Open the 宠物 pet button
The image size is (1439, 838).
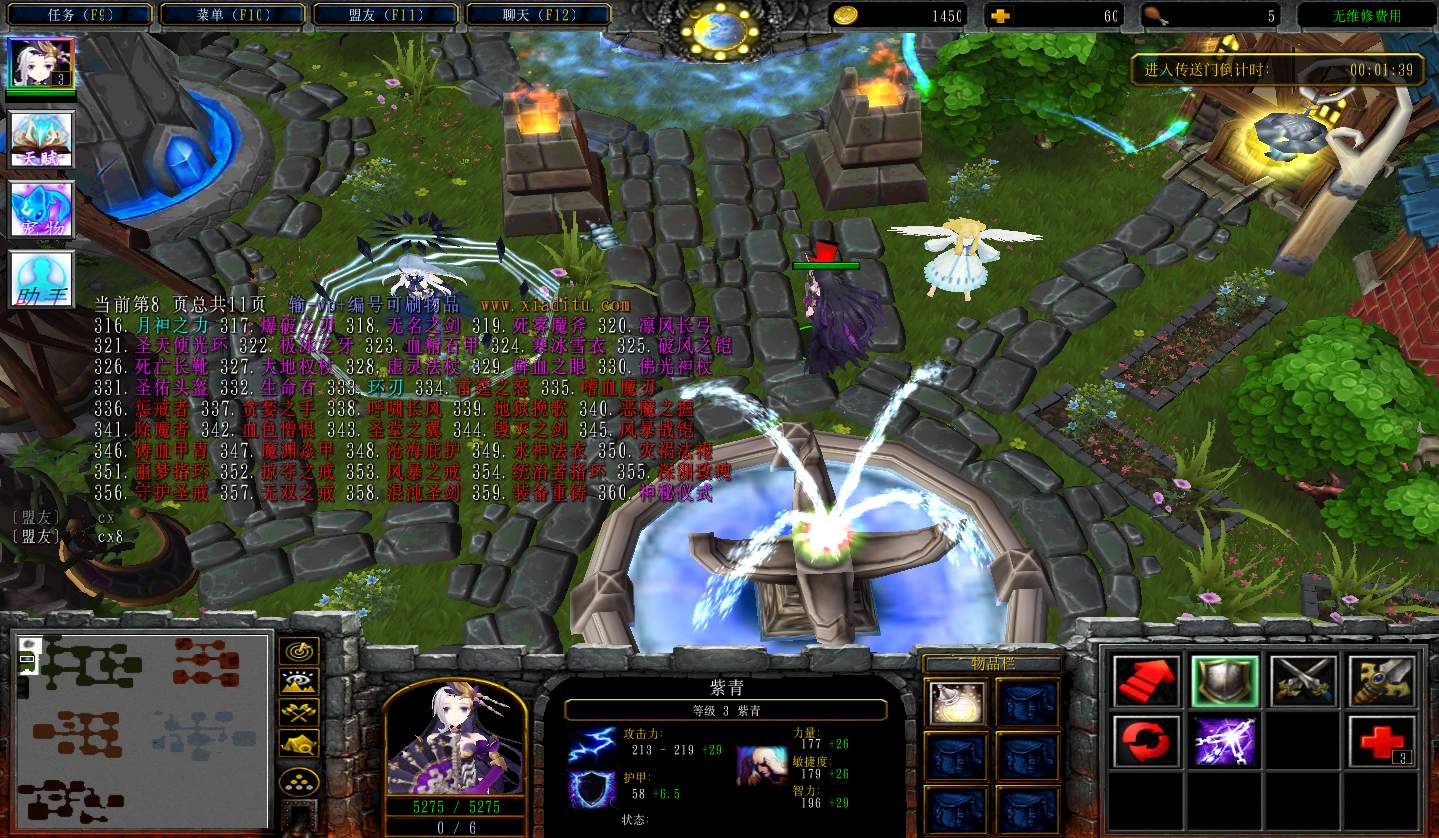[x=41, y=210]
